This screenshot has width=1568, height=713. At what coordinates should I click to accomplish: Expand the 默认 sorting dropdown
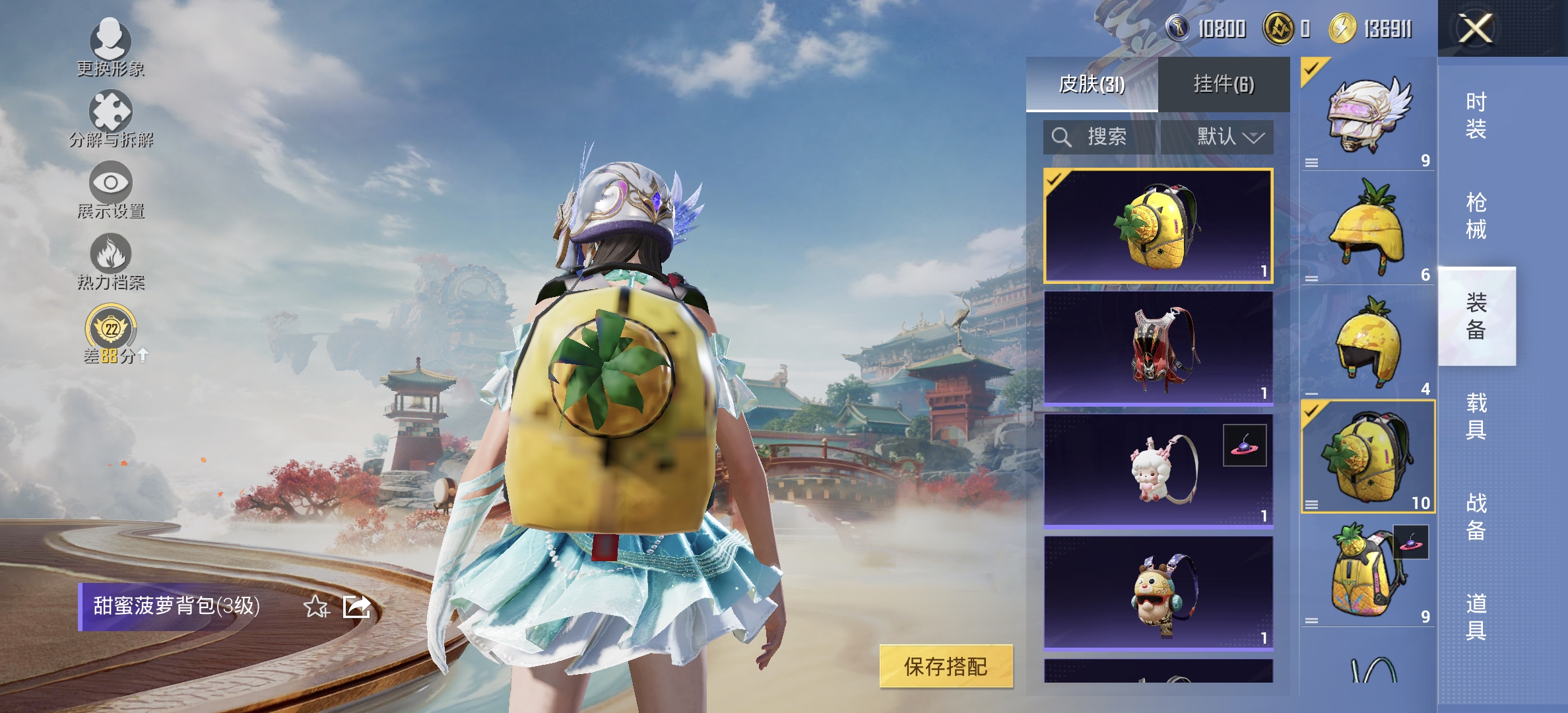point(1224,138)
